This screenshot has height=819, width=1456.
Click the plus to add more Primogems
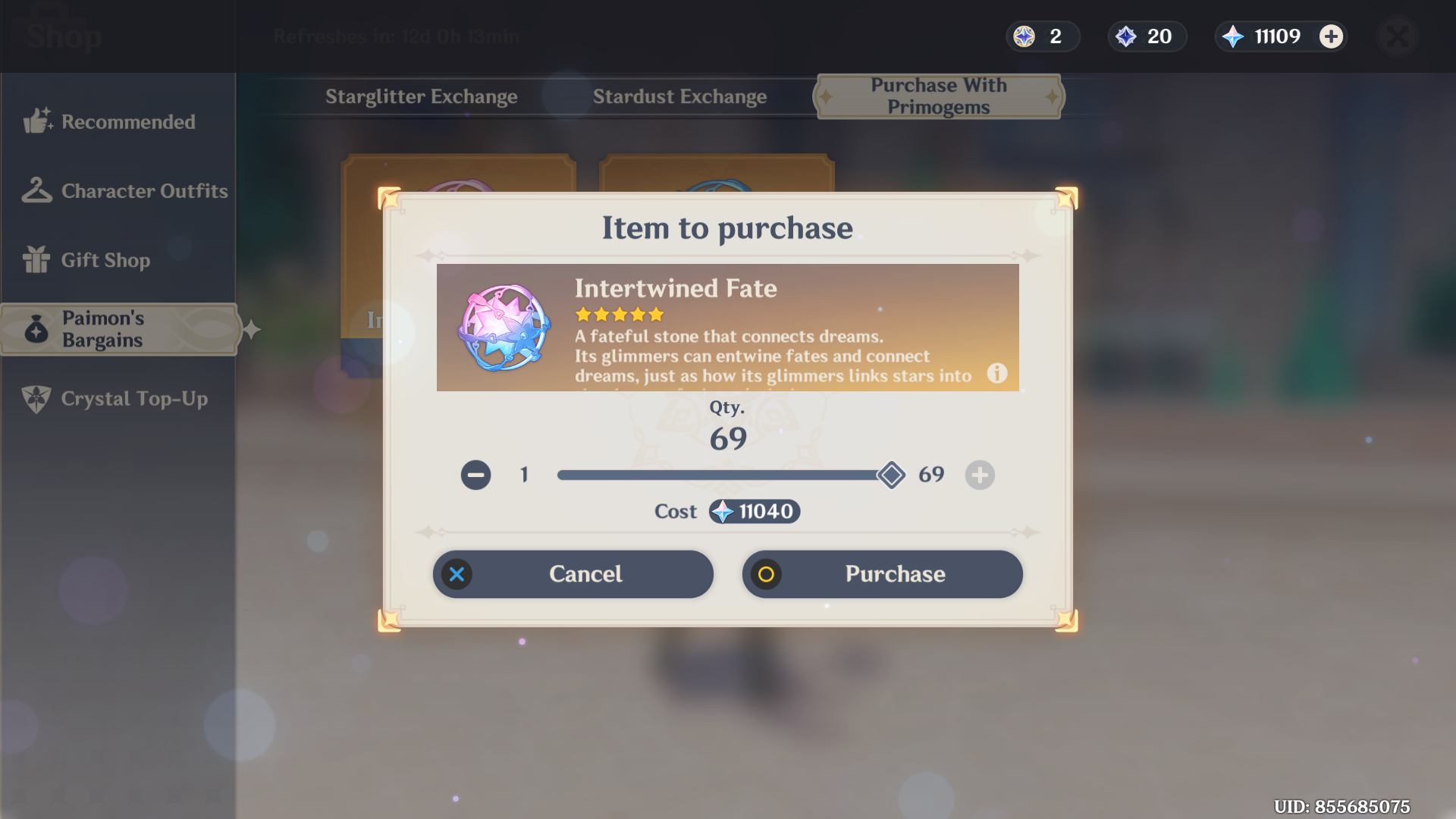click(x=1331, y=36)
